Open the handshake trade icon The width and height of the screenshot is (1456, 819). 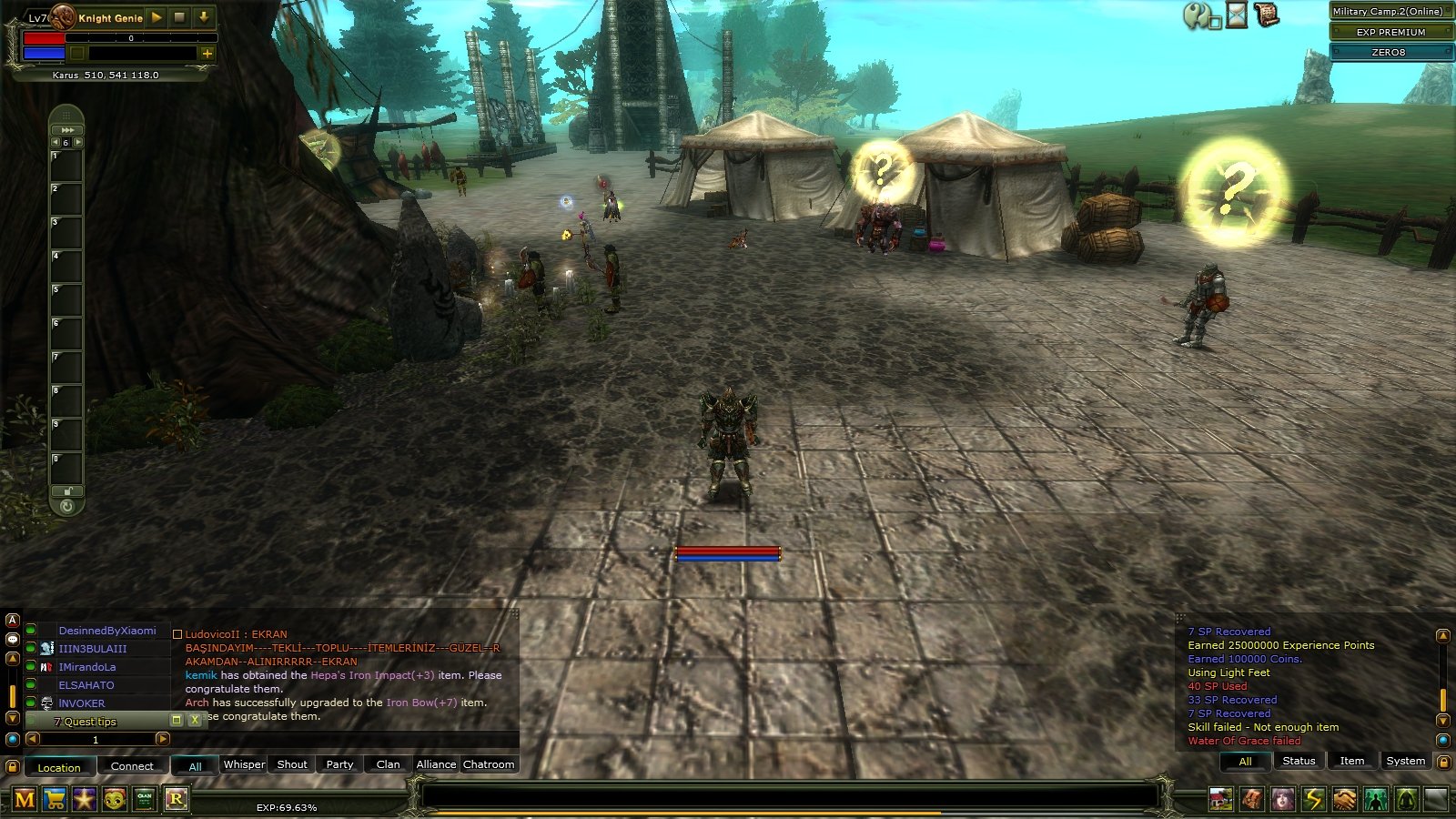(1344, 800)
